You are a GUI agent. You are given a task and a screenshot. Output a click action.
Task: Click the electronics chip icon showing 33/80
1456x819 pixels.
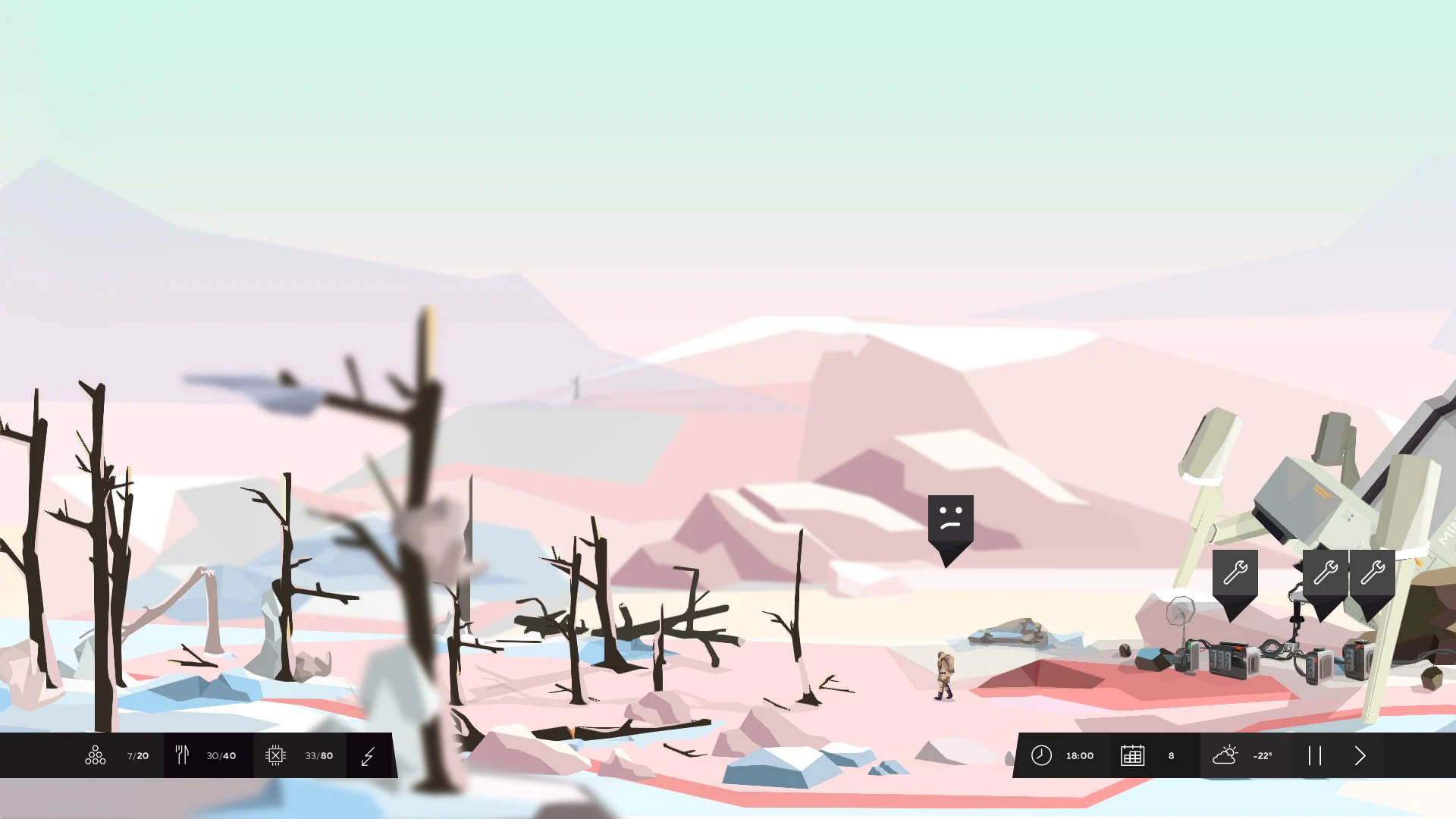(x=275, y=755)
